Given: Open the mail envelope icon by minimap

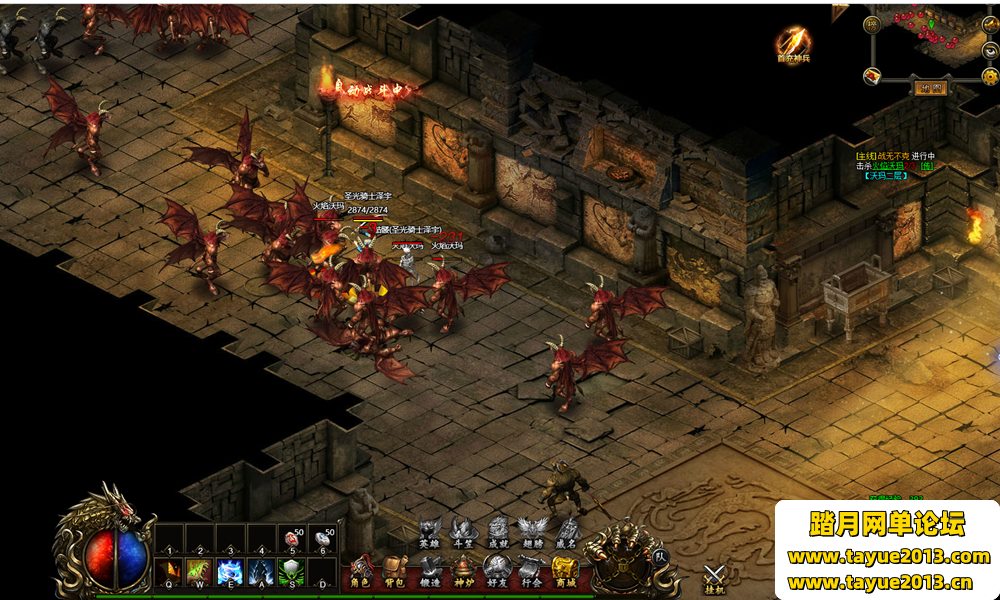Looking at the screenshot, I should [x=873, y=76].
